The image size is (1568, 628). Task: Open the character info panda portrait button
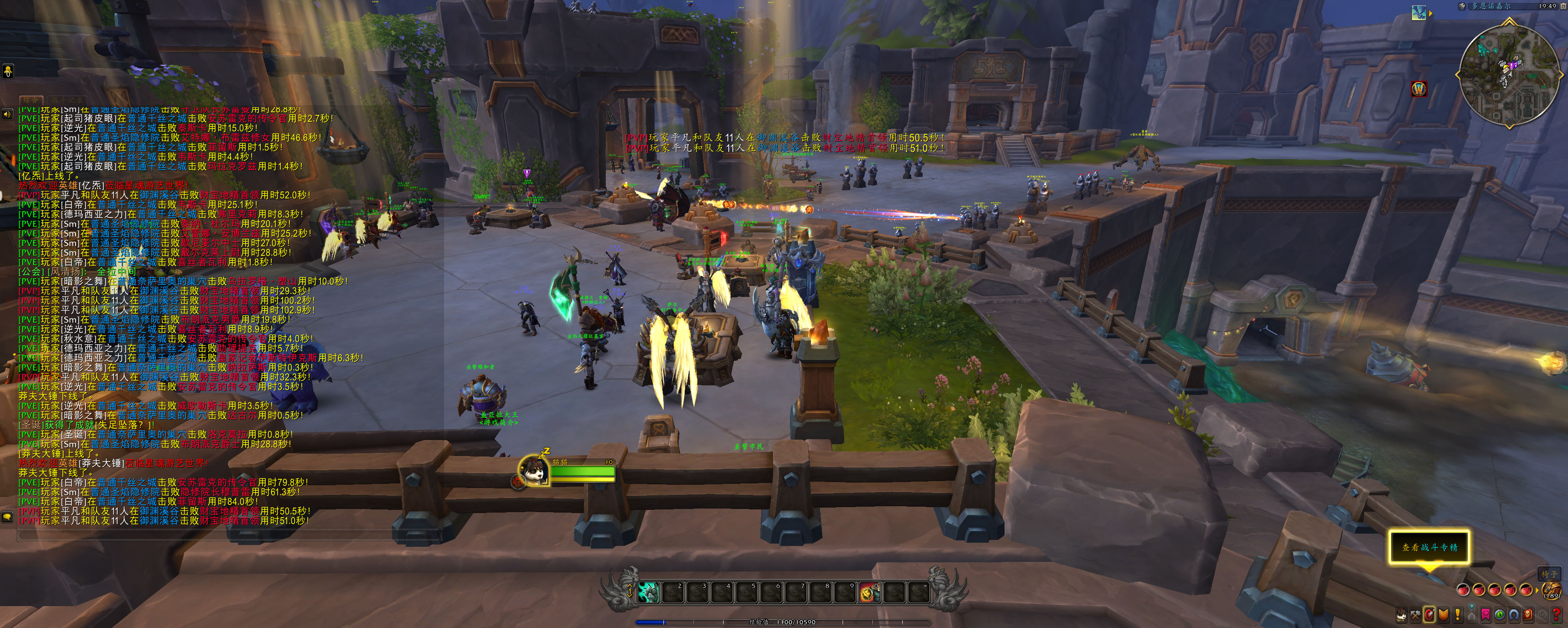pyautogui.click(x=1401, y=615)
